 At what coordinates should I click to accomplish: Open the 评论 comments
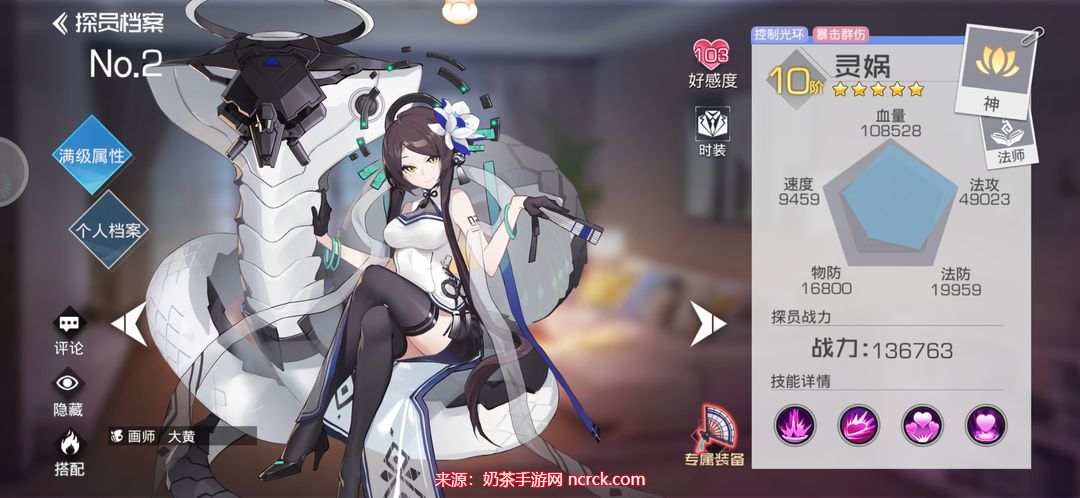(x=68, y=332)
